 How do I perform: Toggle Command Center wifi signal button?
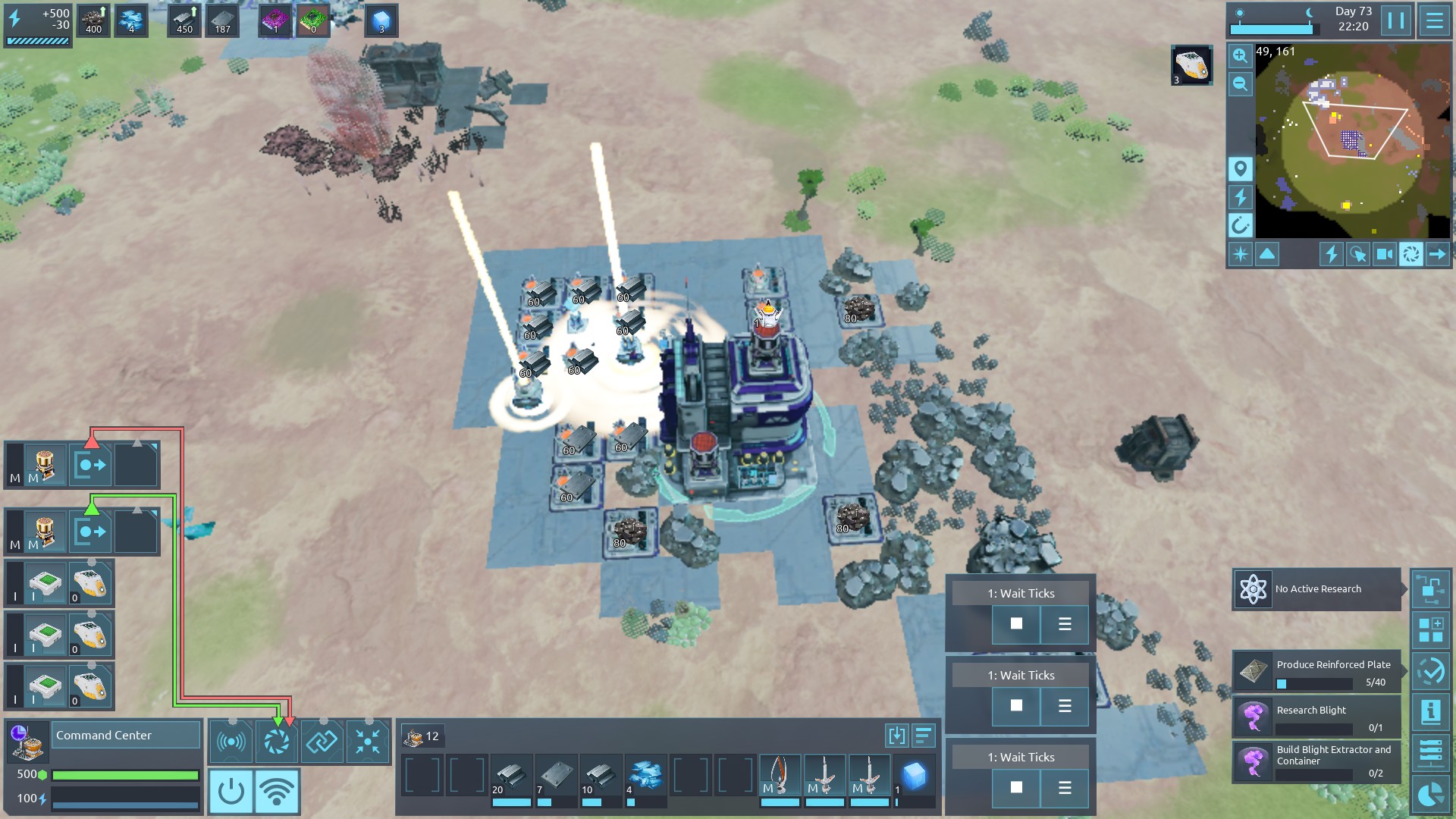(x=277, y=791)
